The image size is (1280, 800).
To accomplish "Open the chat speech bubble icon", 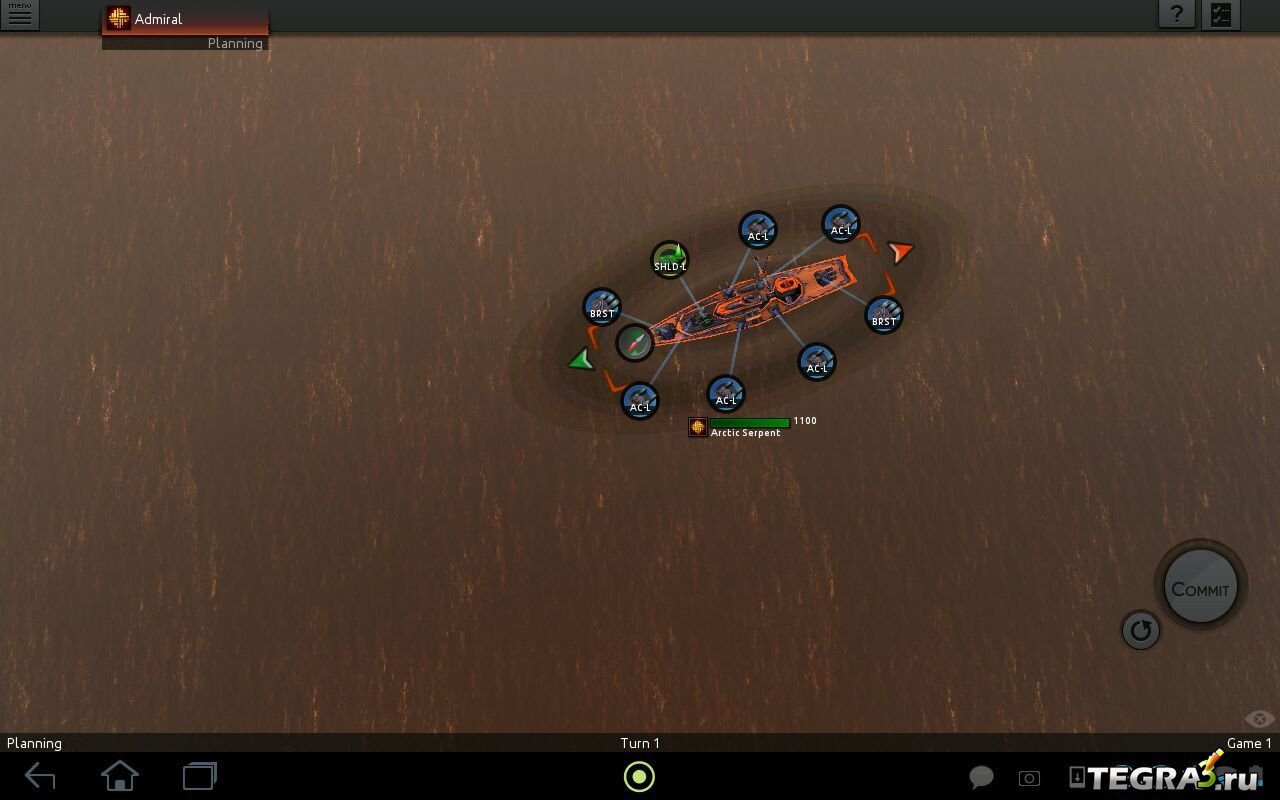I will [981, 778].
